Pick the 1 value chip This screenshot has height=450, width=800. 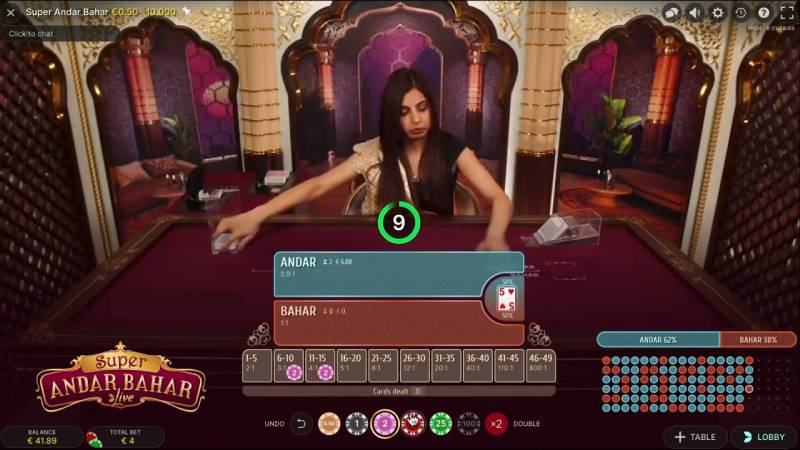(357, 423)
